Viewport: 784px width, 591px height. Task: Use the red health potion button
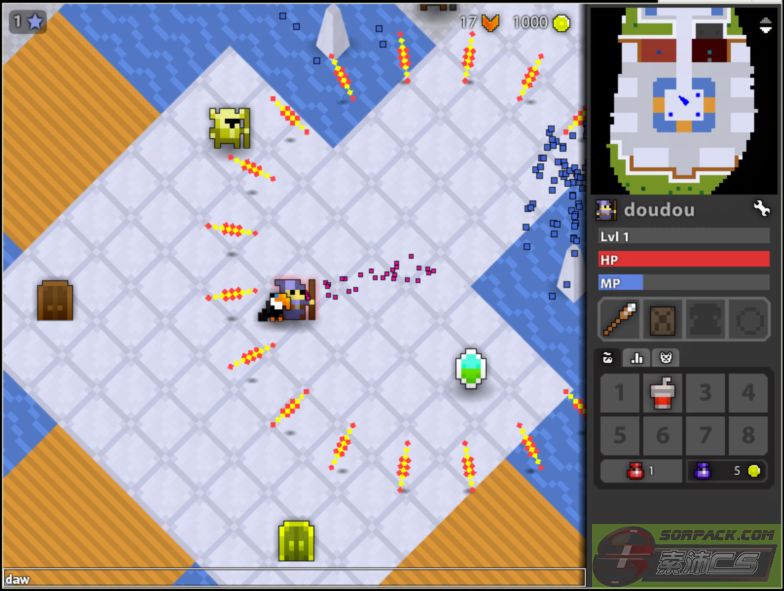(641, 471)
